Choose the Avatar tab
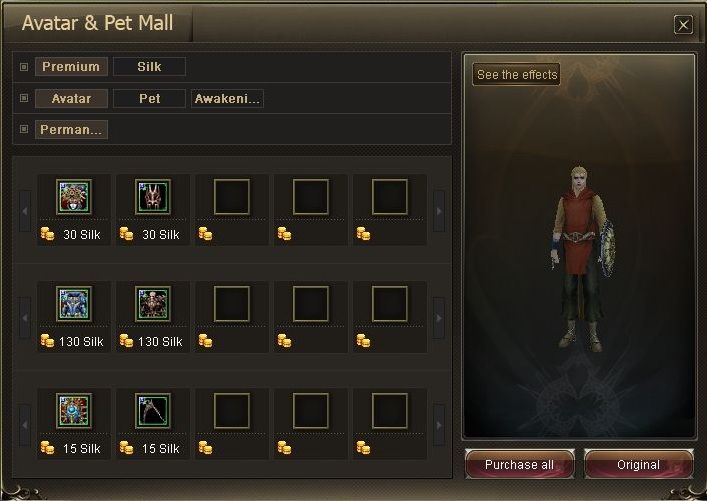This screenshot has height=501, width=707. pos(71,99)
